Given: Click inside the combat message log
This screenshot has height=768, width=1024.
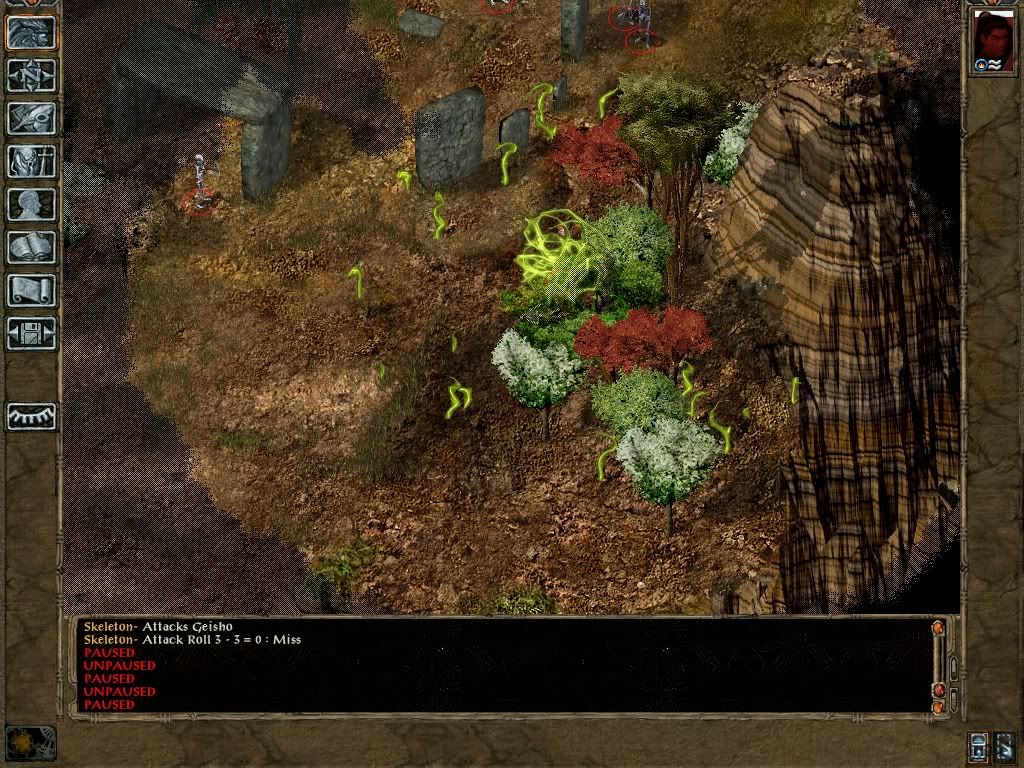Looking at the screenshot, I should click(x=500, y=665).
